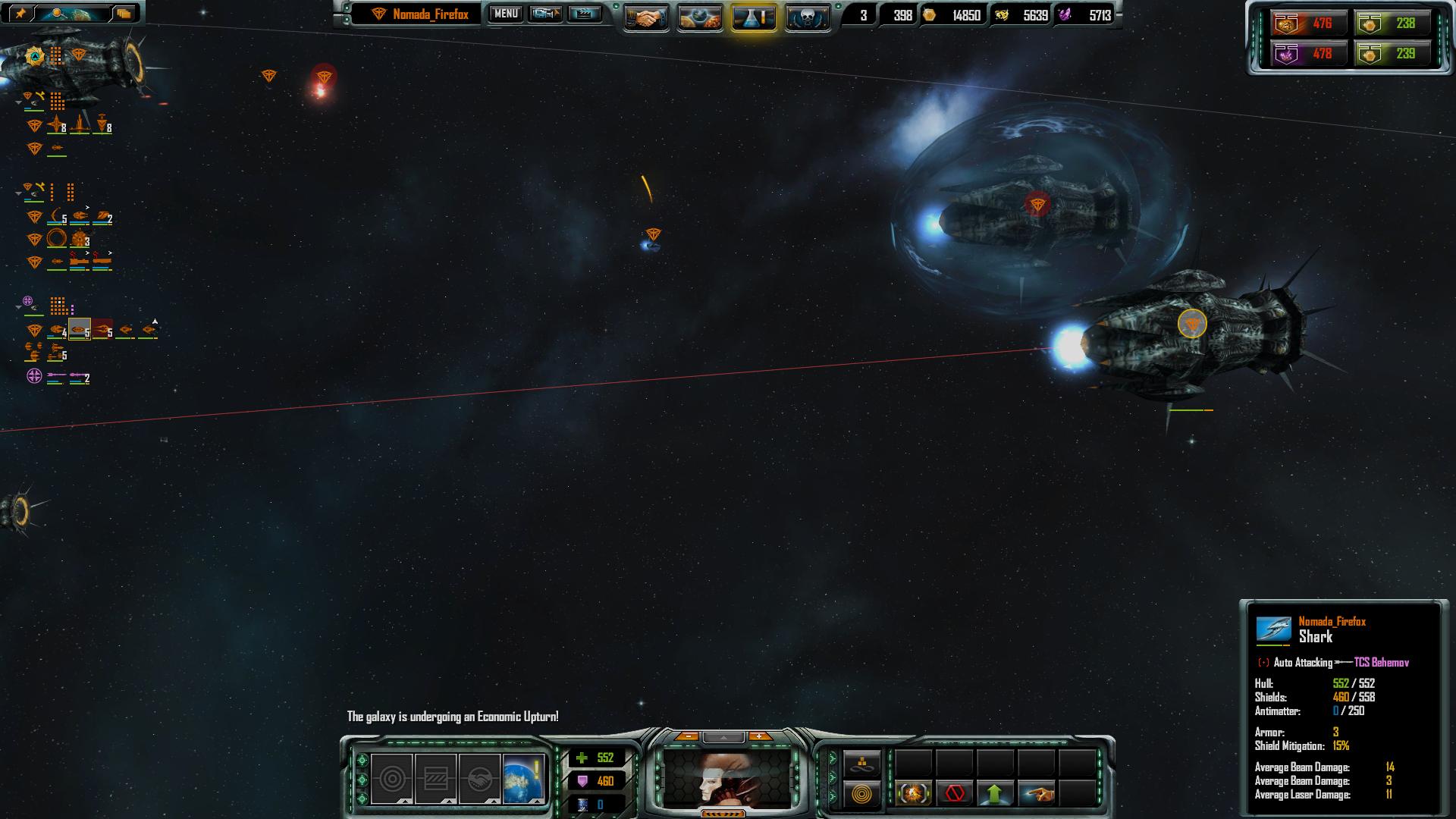Open the game MENU

point(506,14)
